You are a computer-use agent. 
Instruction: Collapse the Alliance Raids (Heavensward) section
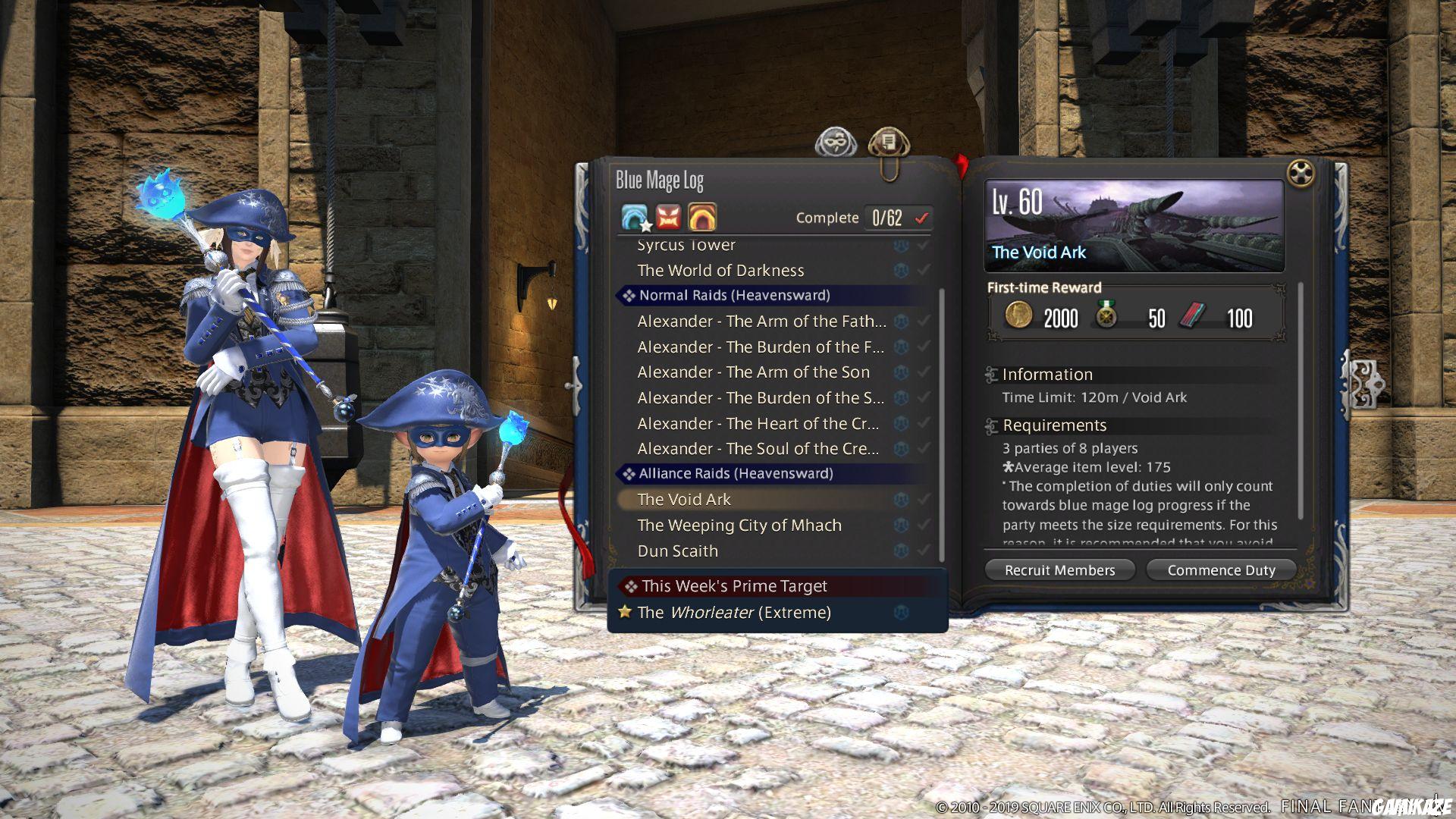point(628,472)
